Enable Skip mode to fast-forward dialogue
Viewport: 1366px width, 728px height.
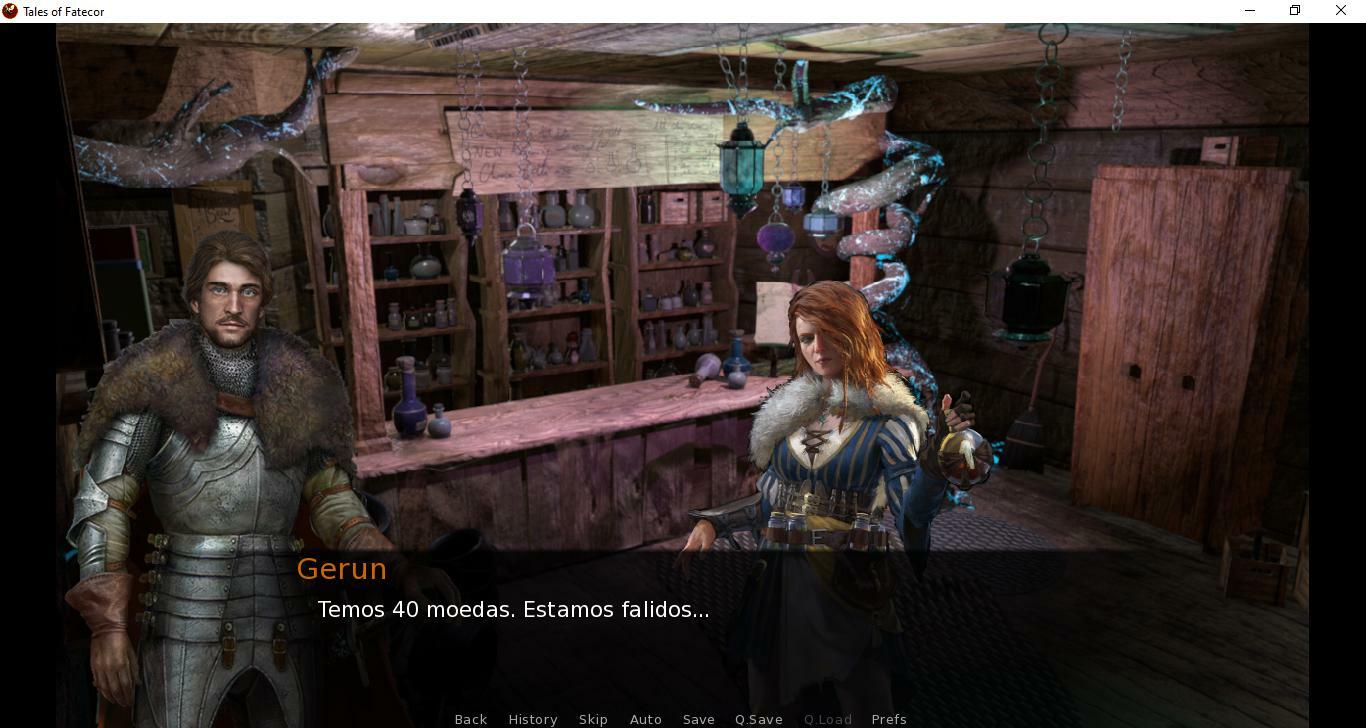click(x=593, y=719)
